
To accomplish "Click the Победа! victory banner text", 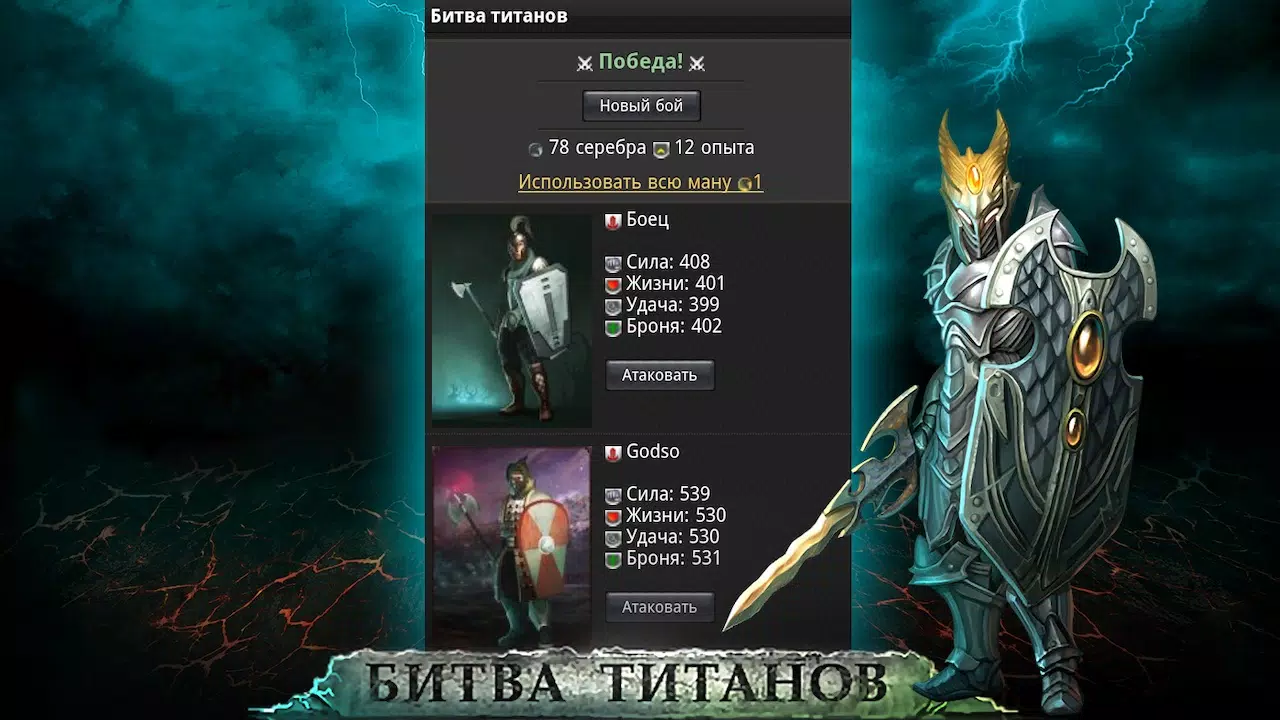I will point(640,62).
